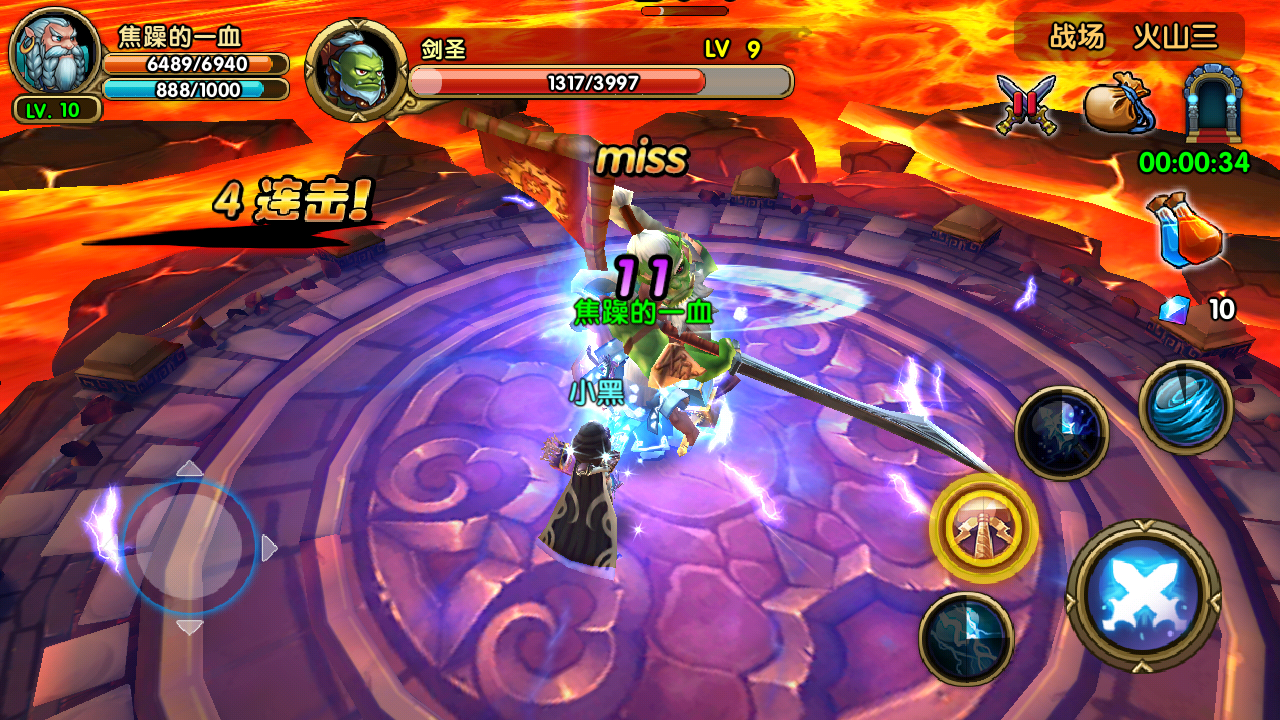The image size is (1280, 720).
Task: Cast the blue whirlwind skill
Action: coord(1186,407)
